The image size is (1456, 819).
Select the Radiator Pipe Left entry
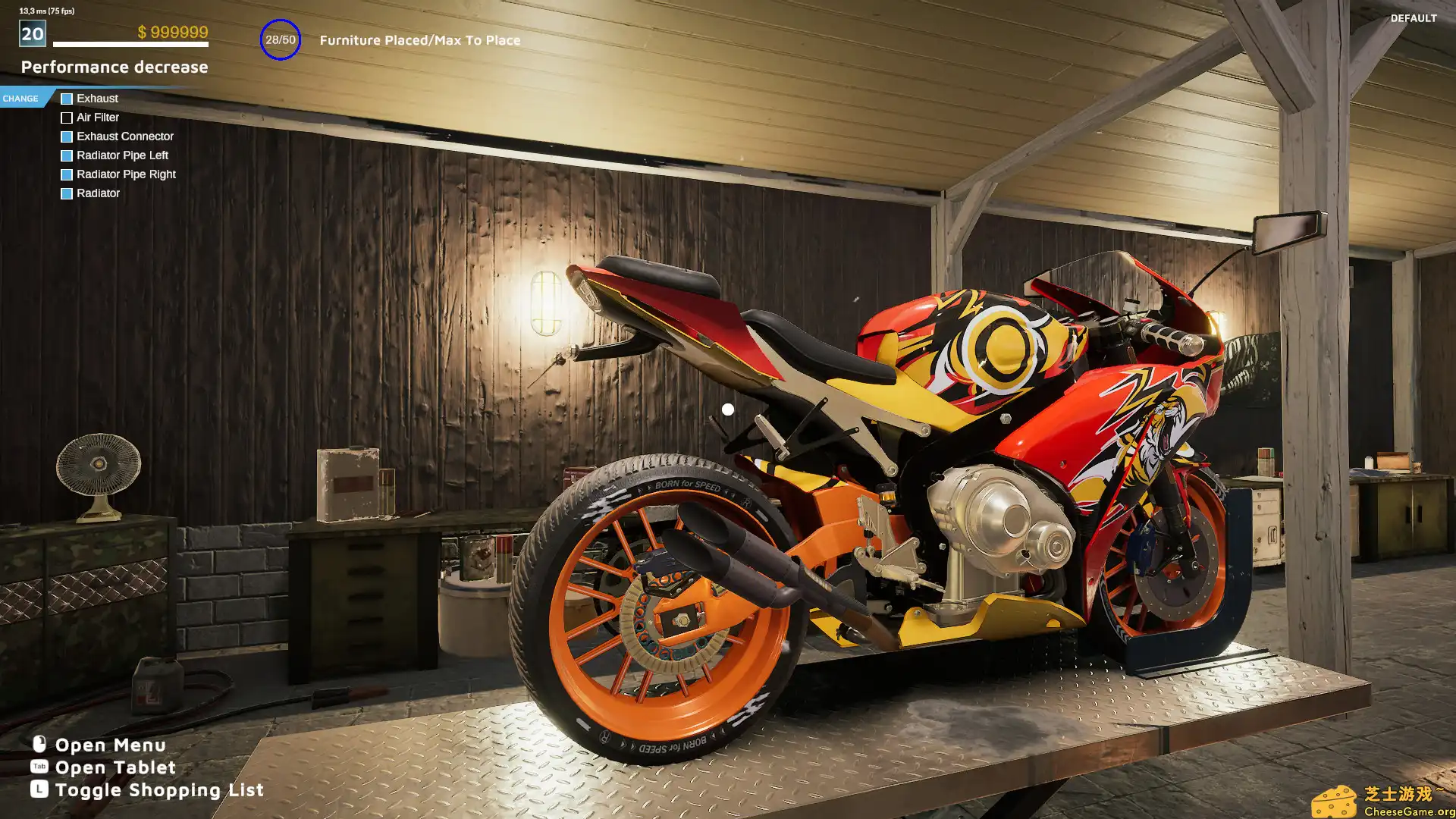121,155
